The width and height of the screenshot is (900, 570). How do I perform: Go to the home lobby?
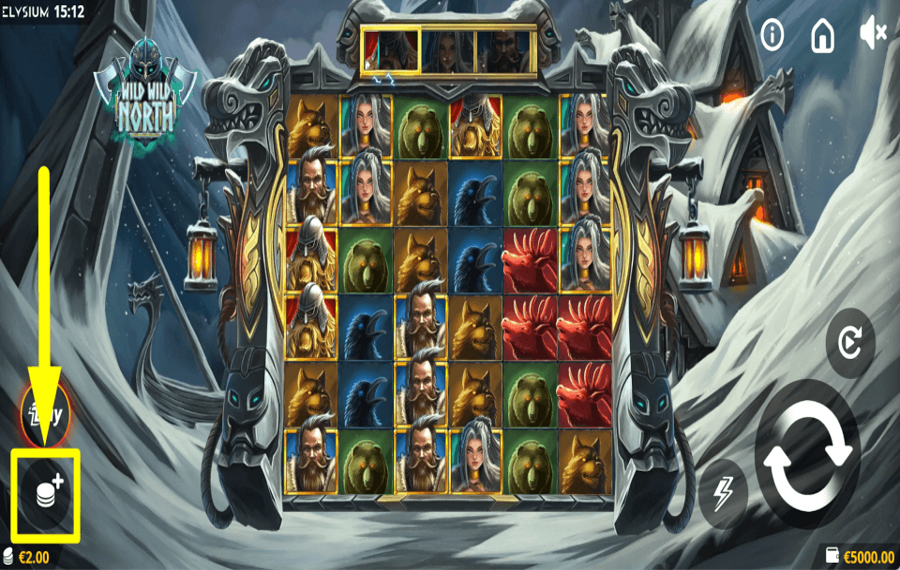[x=822, y=36]
